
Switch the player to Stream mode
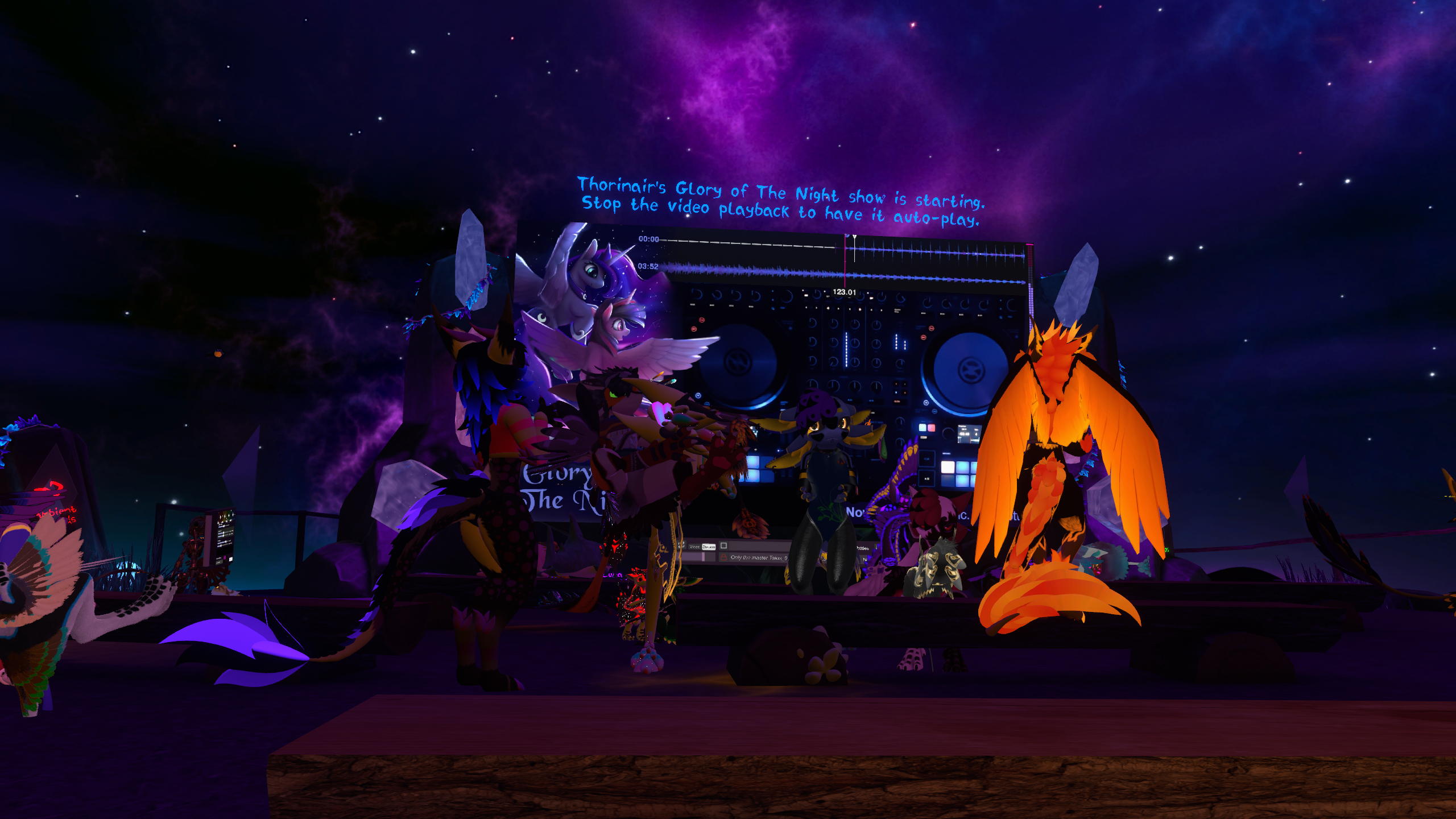(x=709, y=547)
